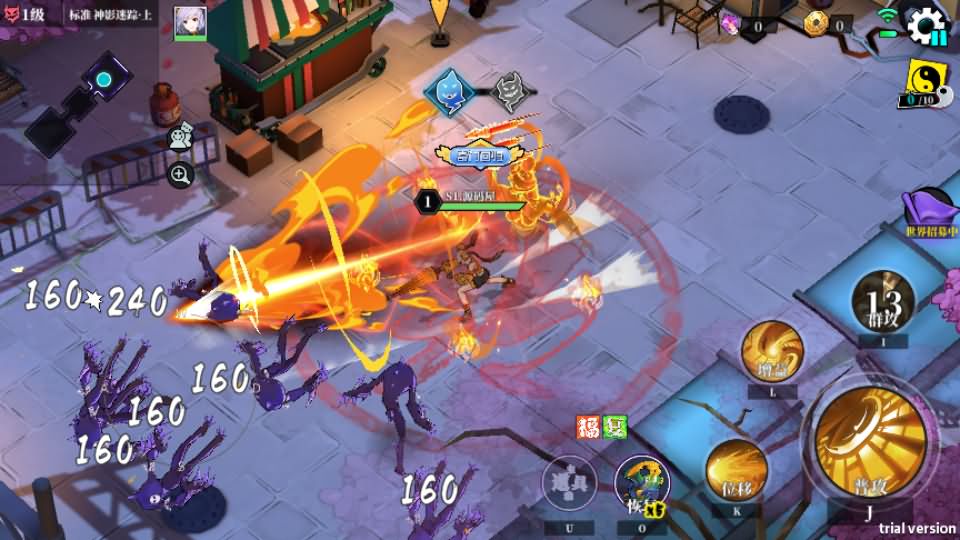Click the magnifier zoom button beside the minimap

point(180,175)
